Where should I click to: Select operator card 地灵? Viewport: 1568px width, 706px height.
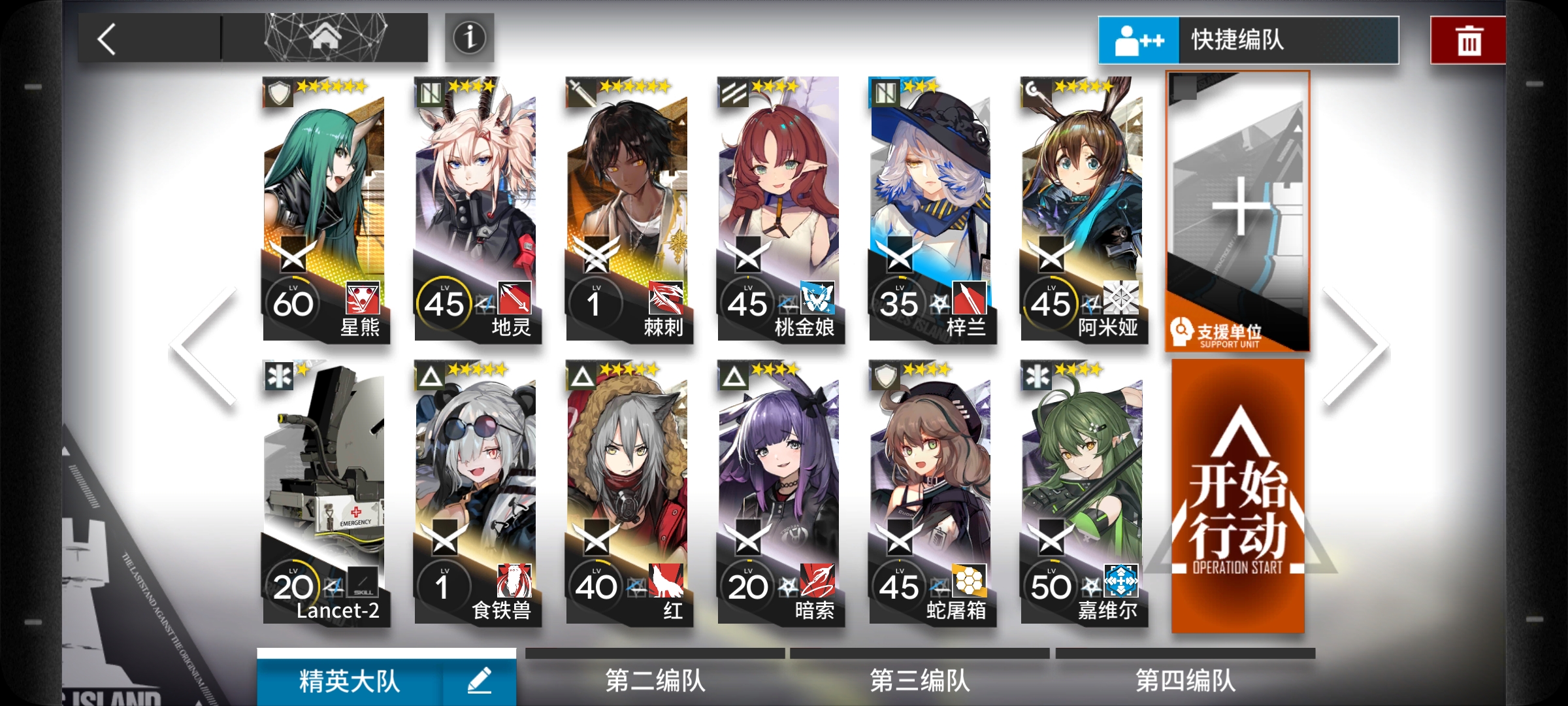click(477, 209)
